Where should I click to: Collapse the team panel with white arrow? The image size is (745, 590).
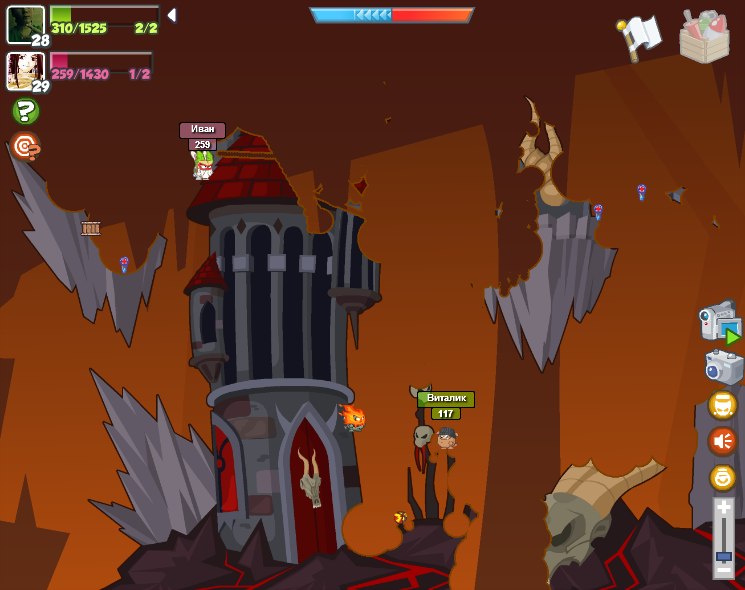[x=172, y=15]
